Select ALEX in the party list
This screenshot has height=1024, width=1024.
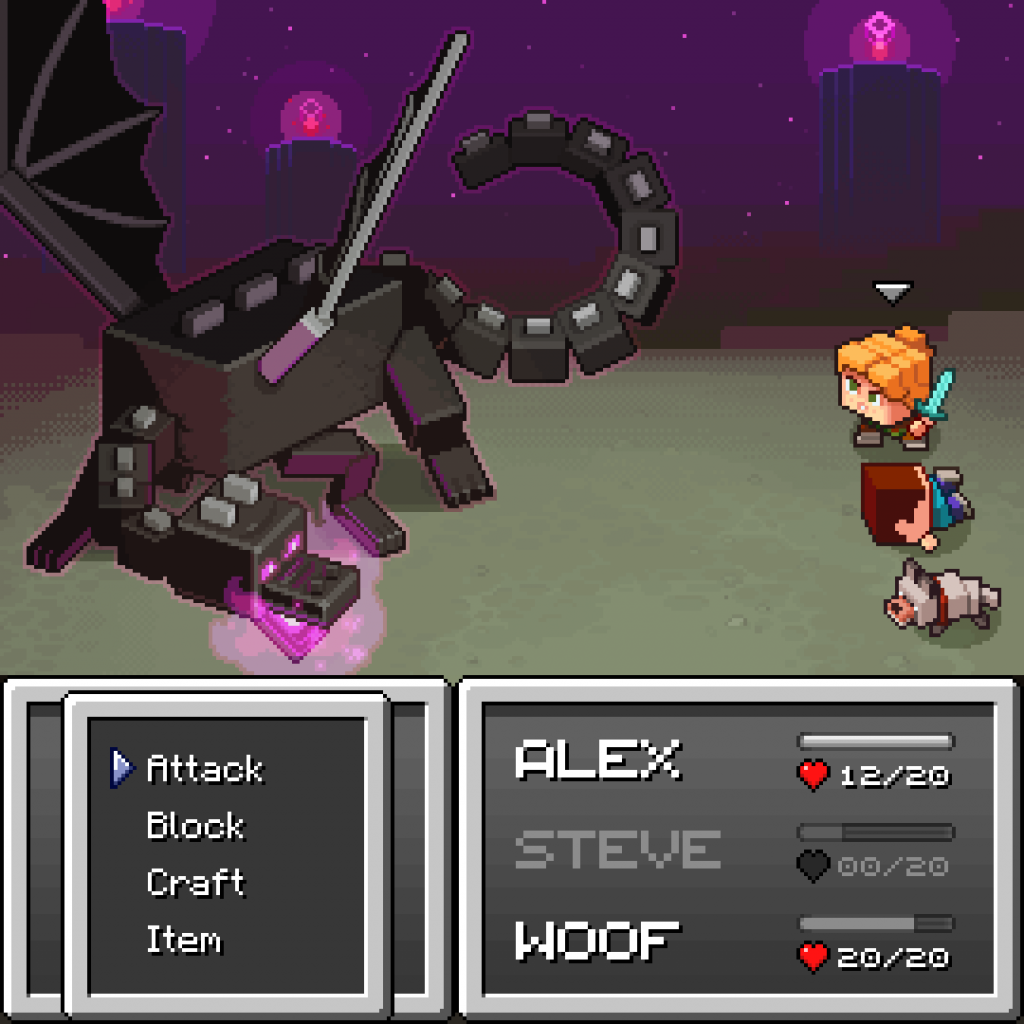(597, 761)
